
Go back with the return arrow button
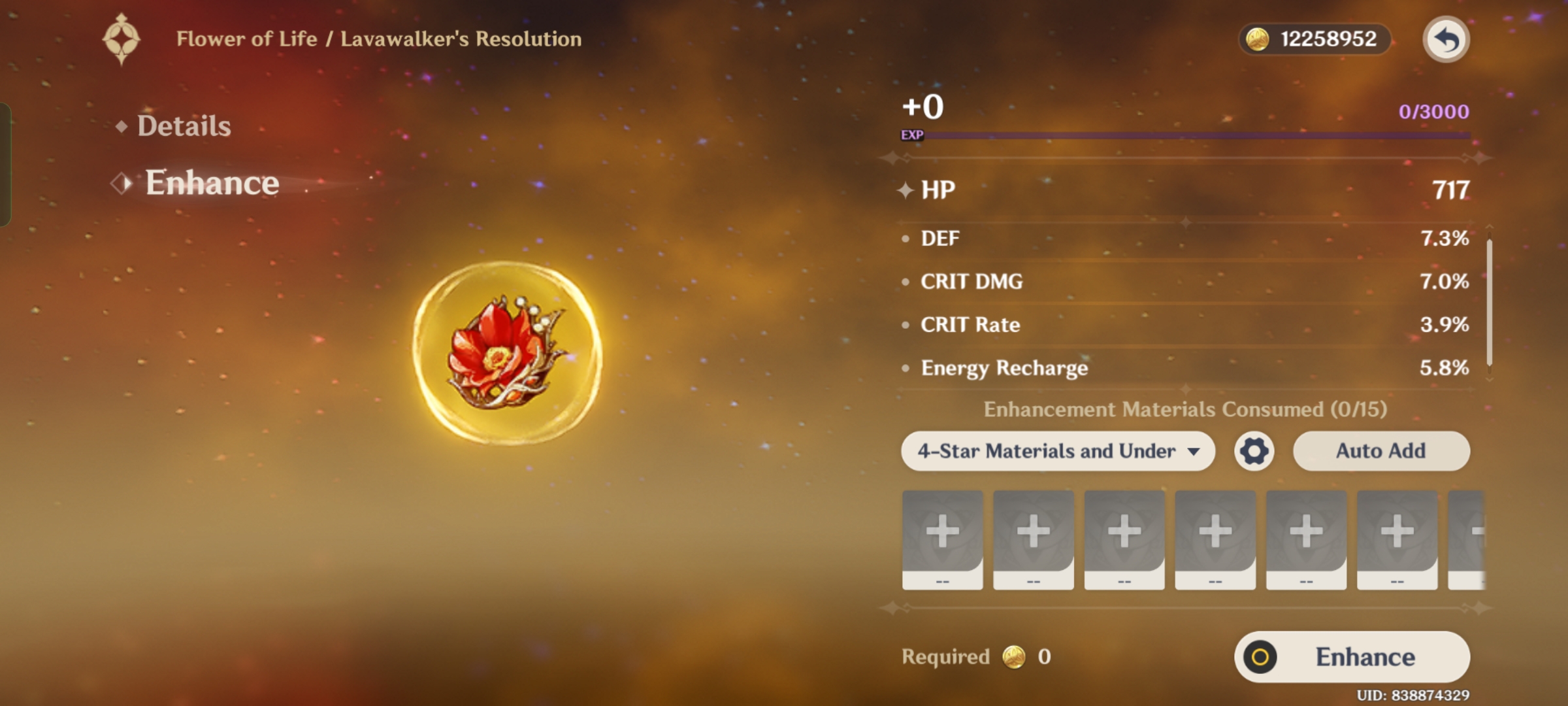[1446, 39]
